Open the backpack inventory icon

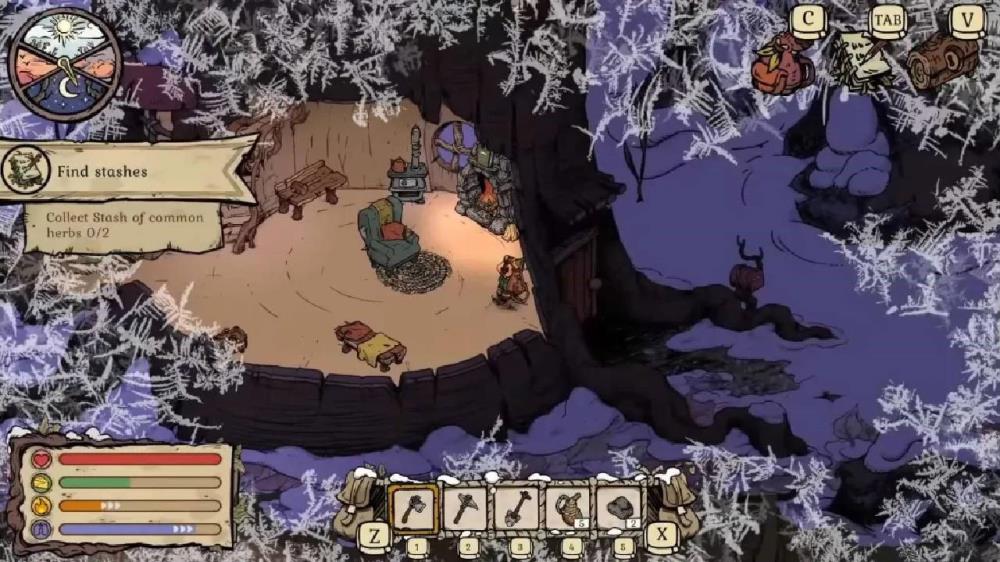click(784, 62)
